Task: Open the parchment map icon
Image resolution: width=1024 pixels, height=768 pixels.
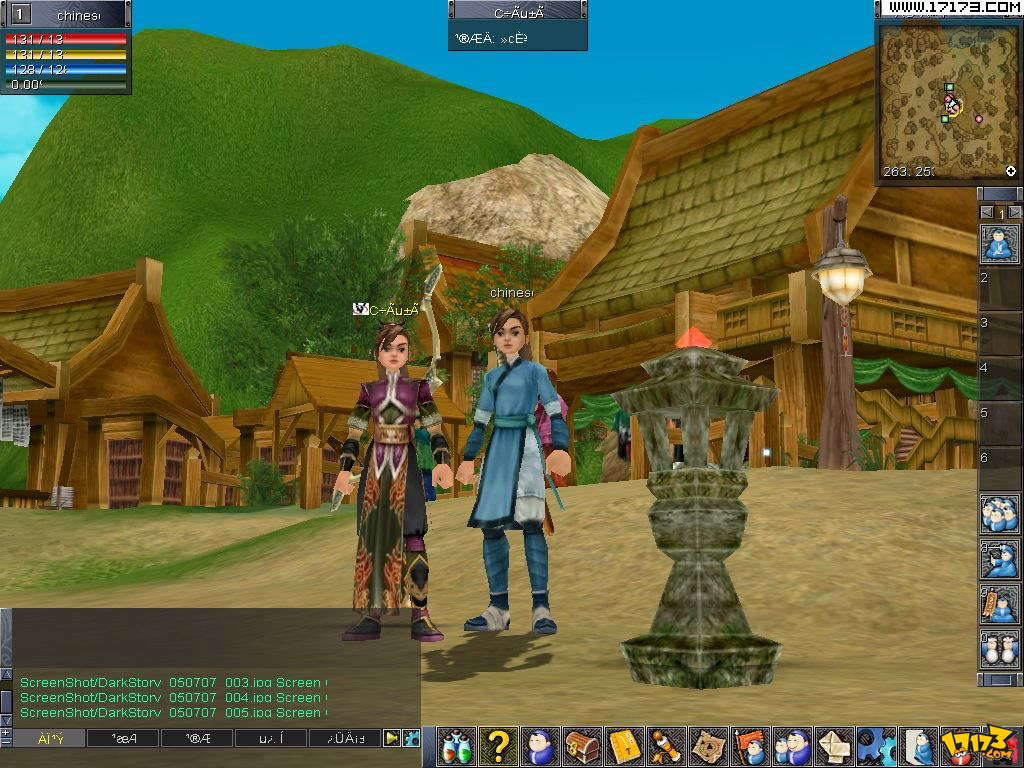Action: pyautogui.click(x=708, y=746)
